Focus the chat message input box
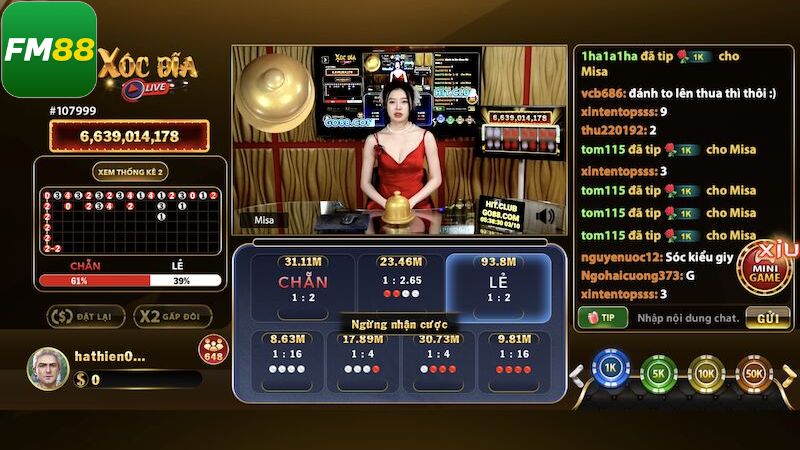The image size is (800, 450). pos(688,317)
